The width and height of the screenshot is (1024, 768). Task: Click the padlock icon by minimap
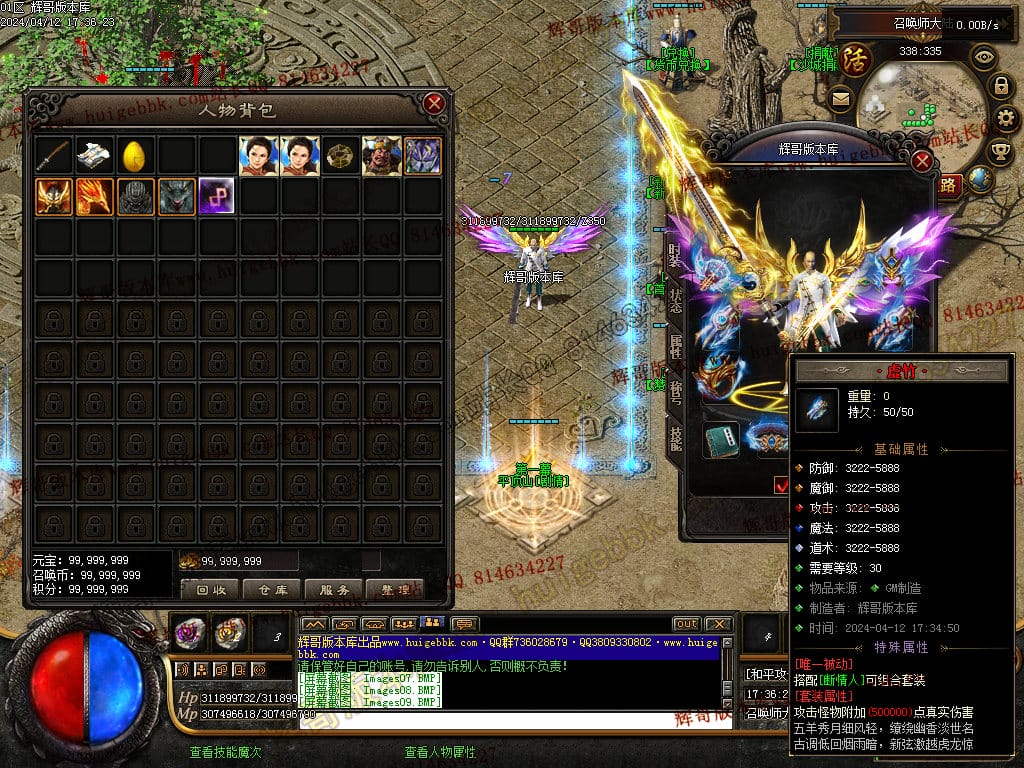pos(999,86)
